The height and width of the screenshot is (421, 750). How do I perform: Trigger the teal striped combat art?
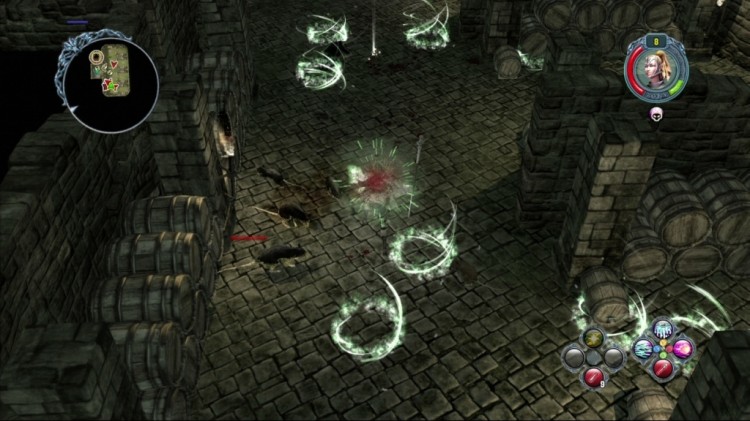pos(644,348)
